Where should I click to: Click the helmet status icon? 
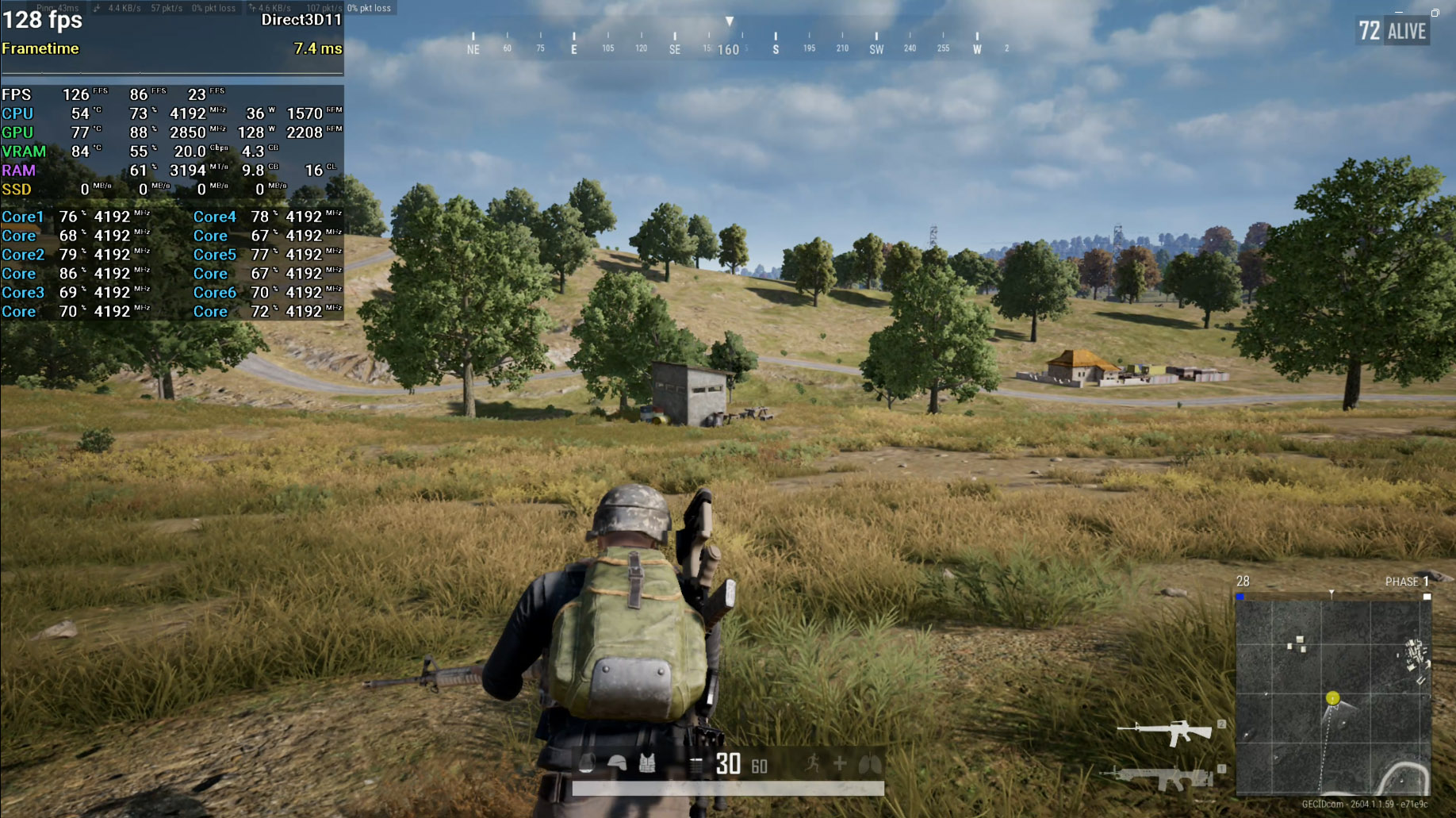617,764
